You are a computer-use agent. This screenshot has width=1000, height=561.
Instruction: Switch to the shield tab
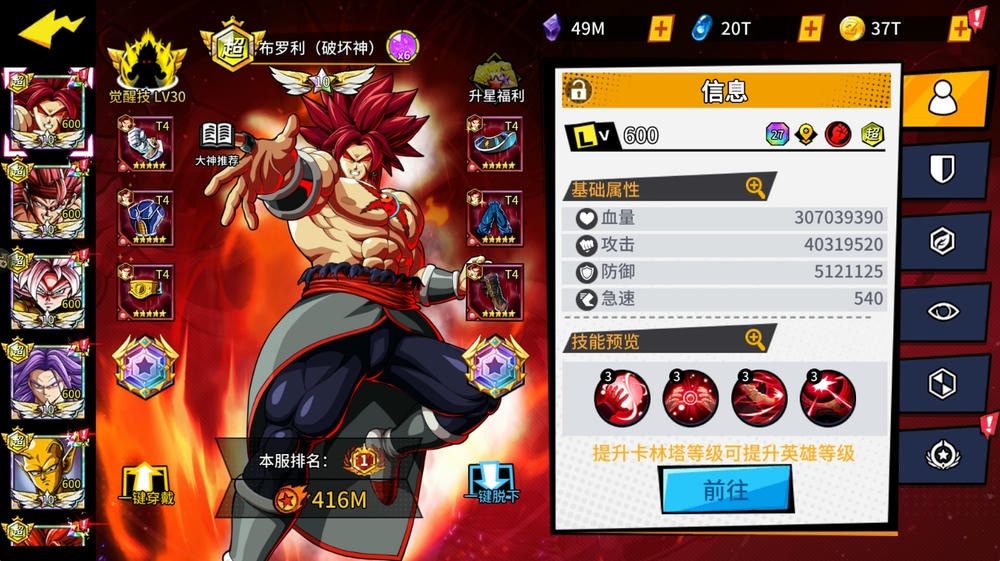click(x=942, y=169)
